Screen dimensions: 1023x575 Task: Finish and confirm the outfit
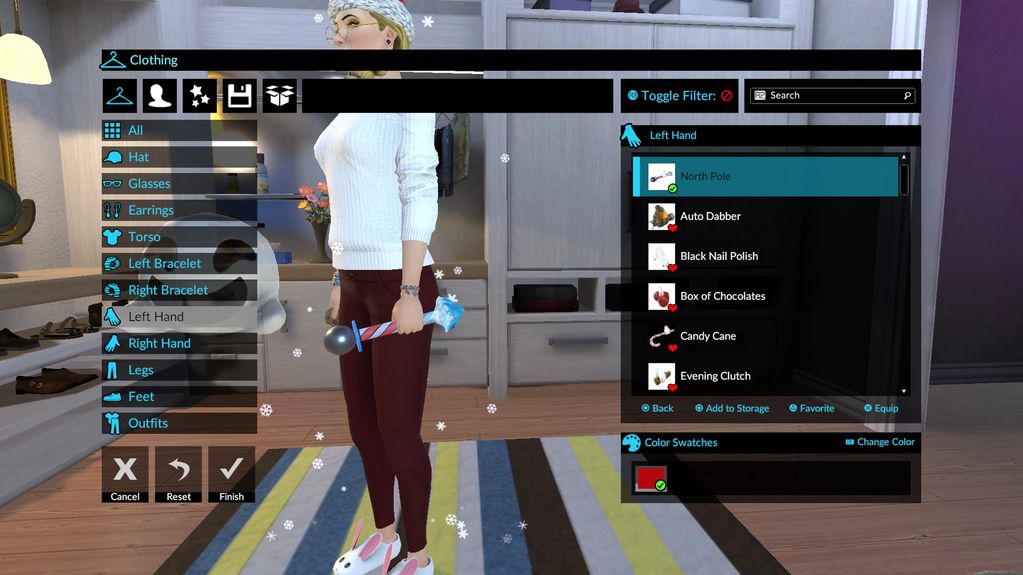click(231, 474)
